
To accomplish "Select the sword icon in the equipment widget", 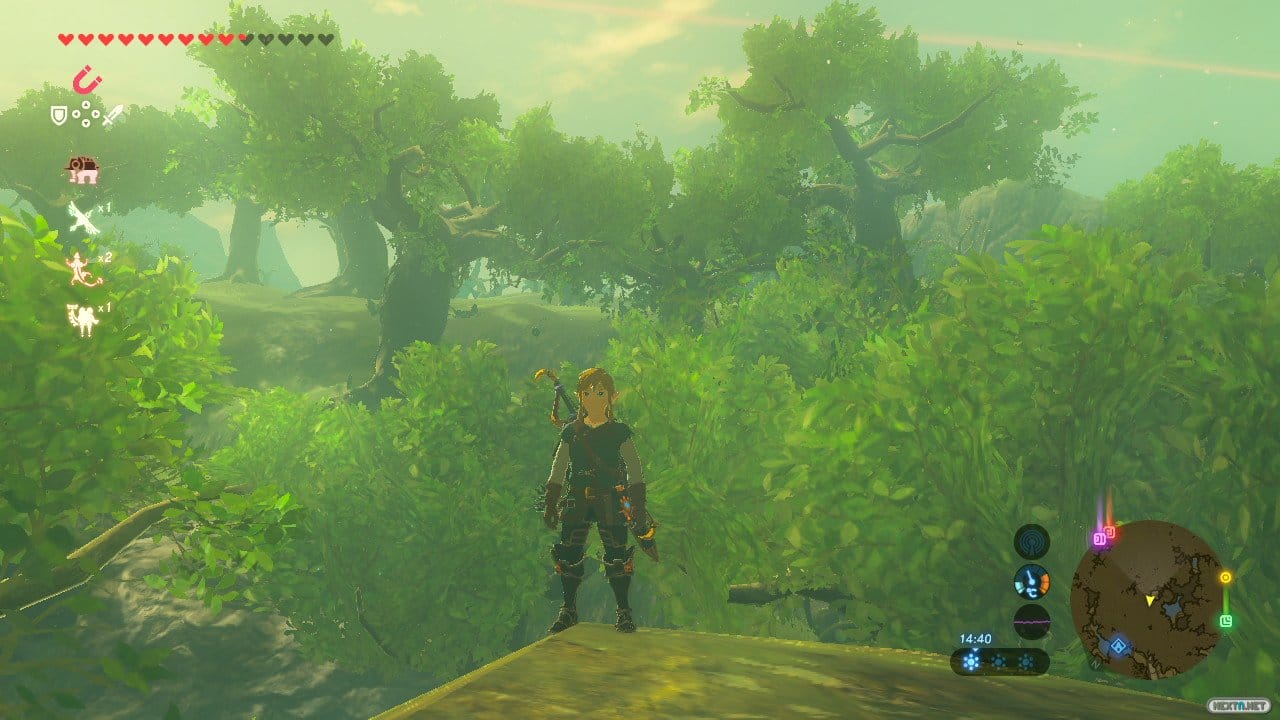I will (x=112, y=116).
